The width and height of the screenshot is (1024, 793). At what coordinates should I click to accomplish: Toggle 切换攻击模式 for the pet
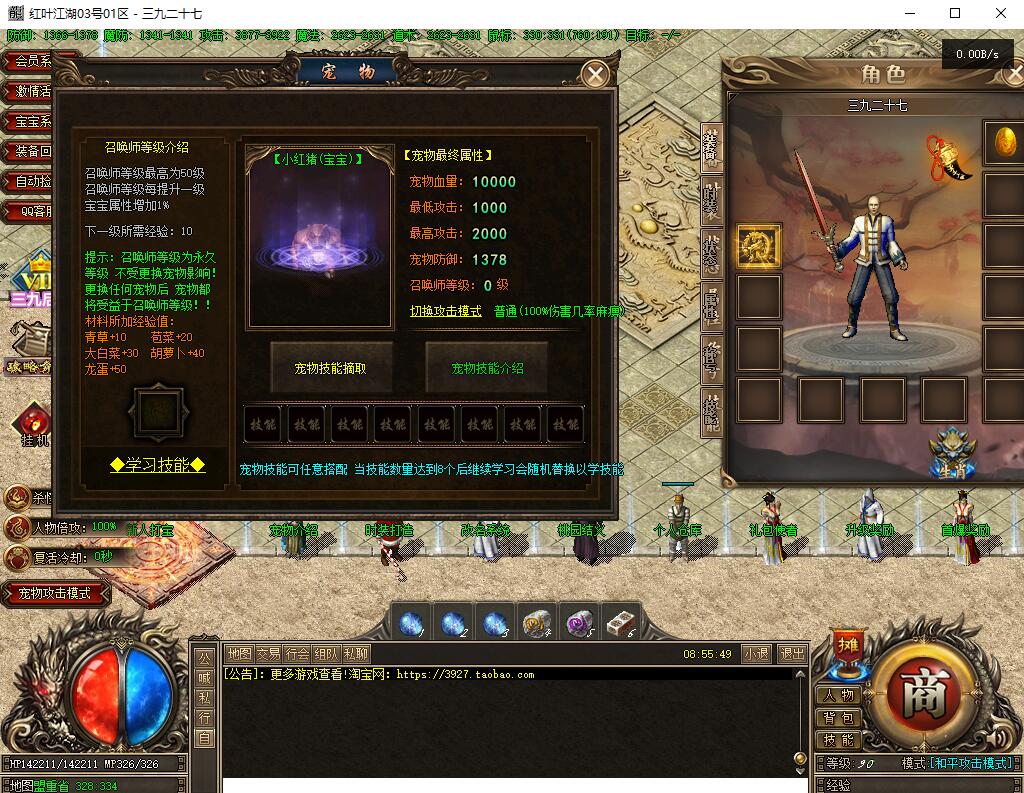[x=446, y=311]
